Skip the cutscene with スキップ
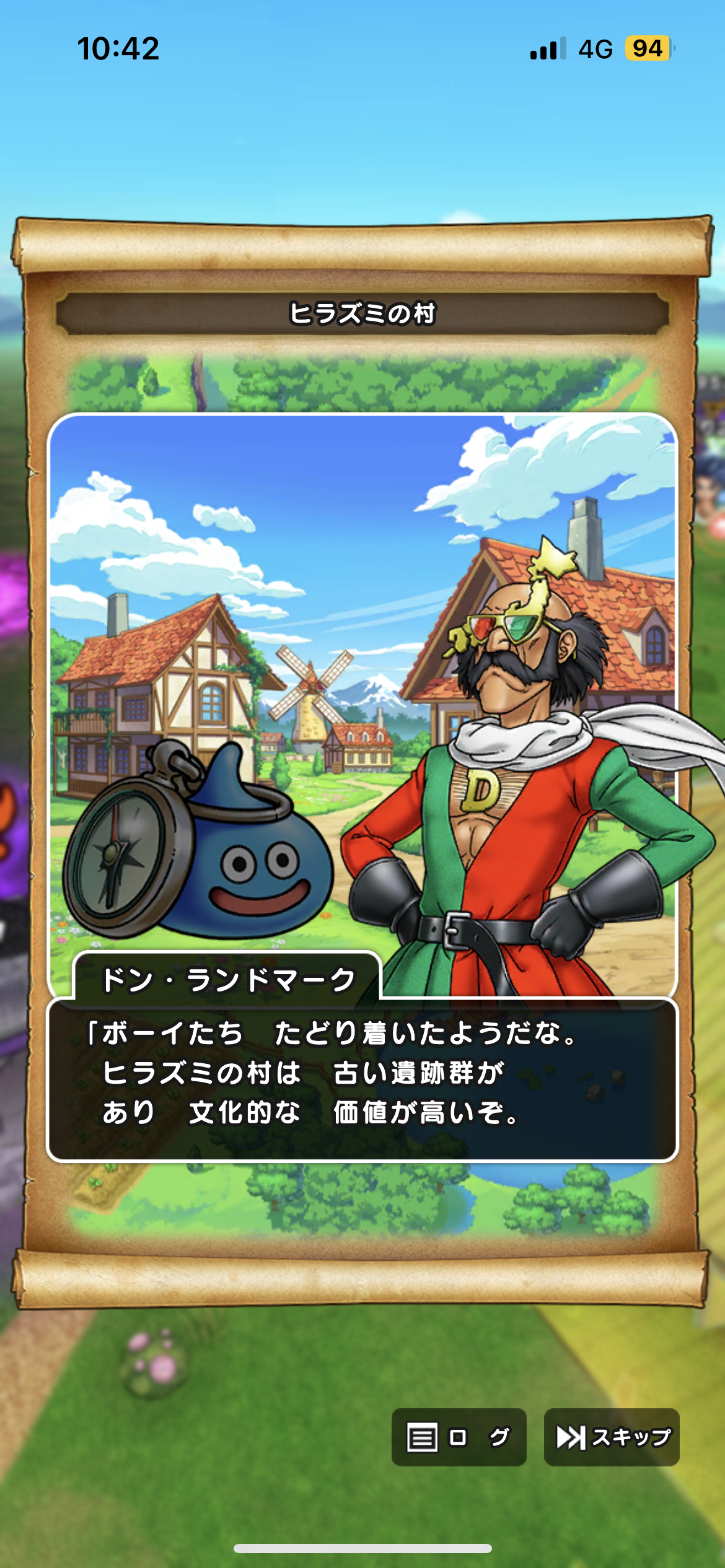 click(612, 1437)
